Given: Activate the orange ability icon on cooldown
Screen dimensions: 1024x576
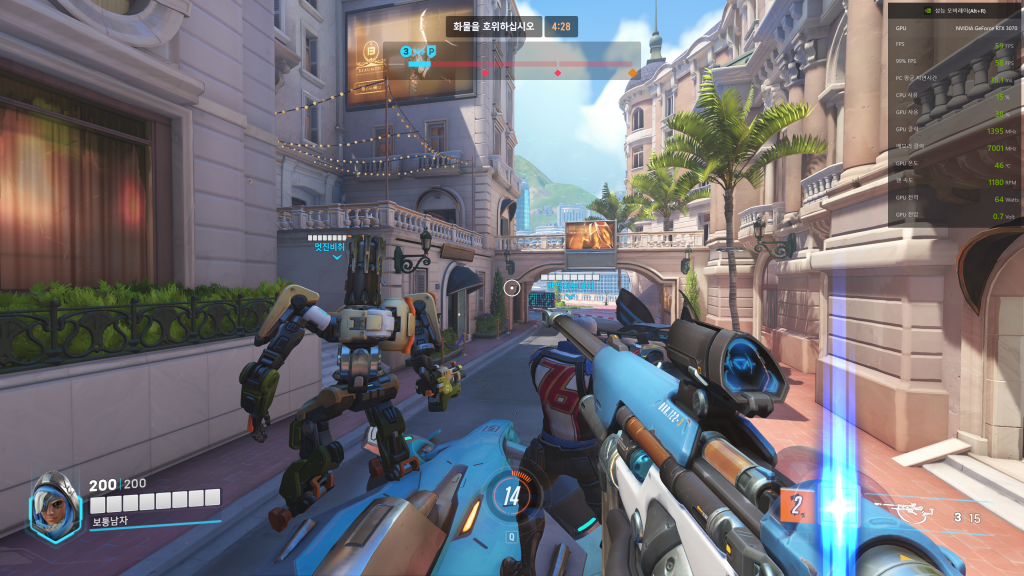Looking at the screenshot, I should pyautogui.click(x=794, y=503).
